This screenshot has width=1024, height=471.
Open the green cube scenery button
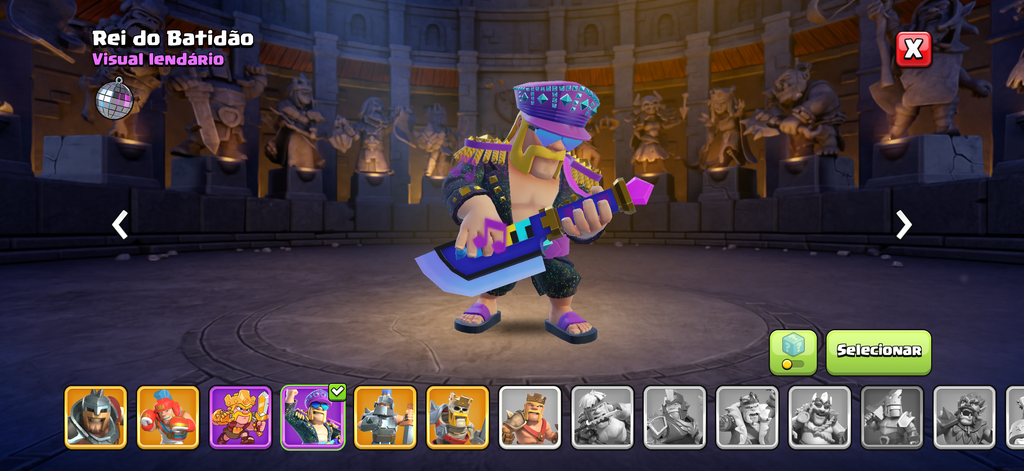point(793,352)
